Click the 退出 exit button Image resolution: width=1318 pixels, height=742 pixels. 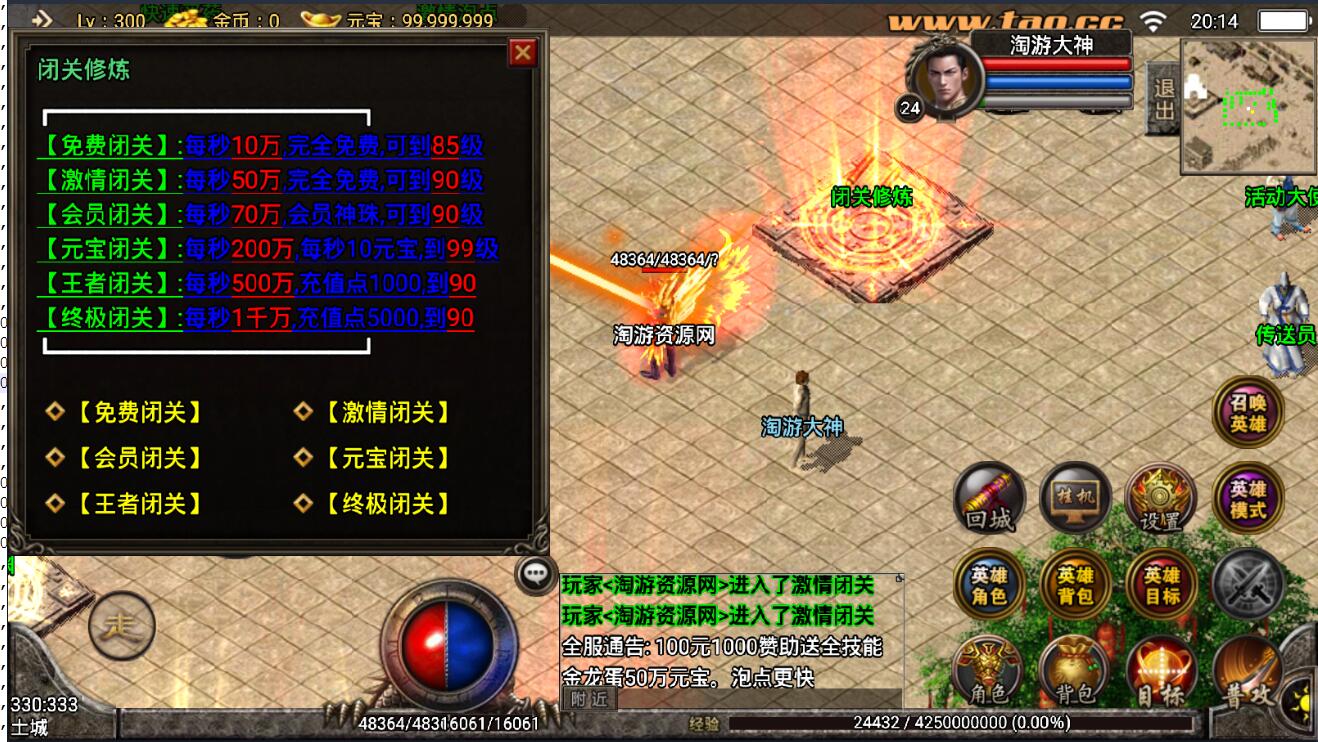(x=1163, y=99)
